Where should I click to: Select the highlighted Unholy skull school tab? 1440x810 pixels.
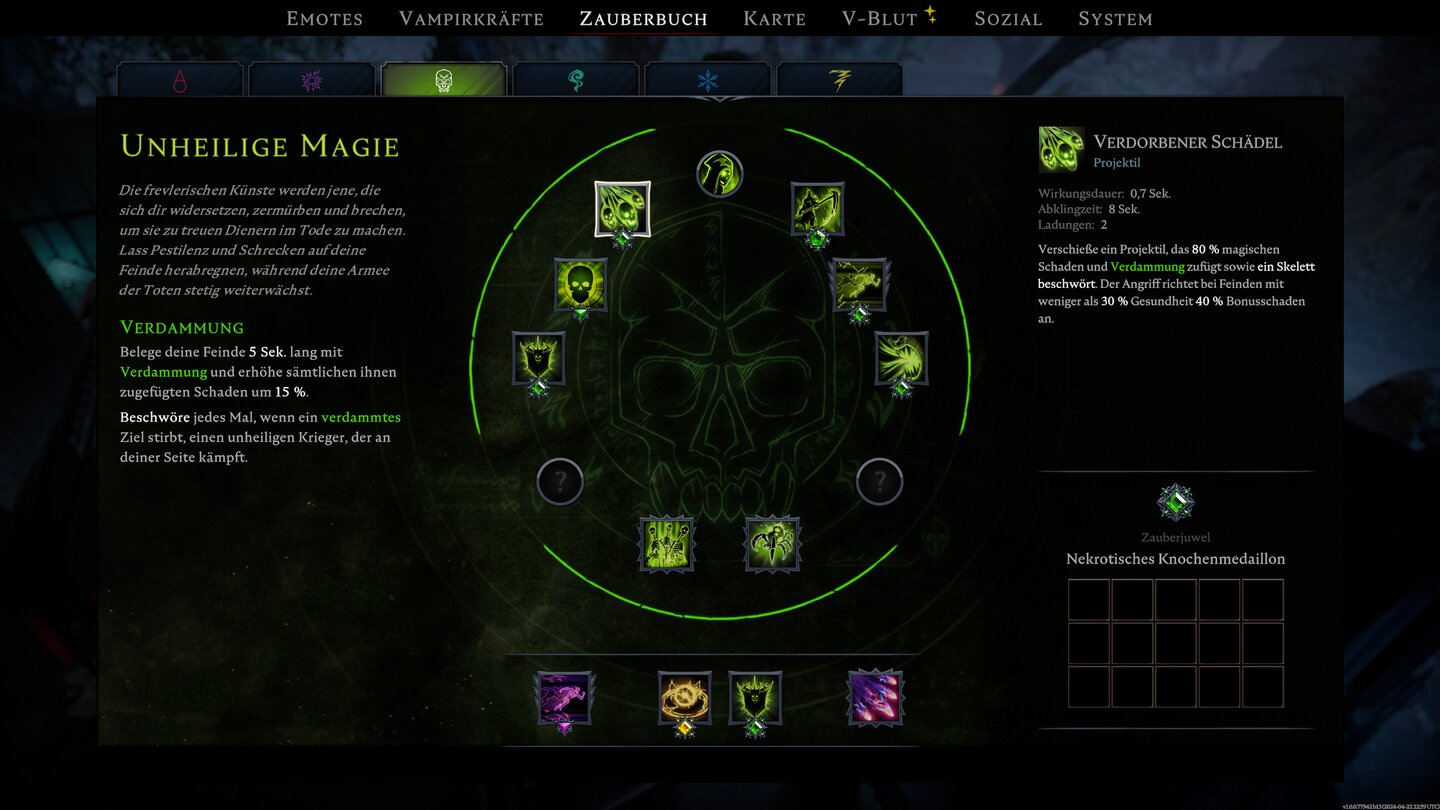coord(444,80)
